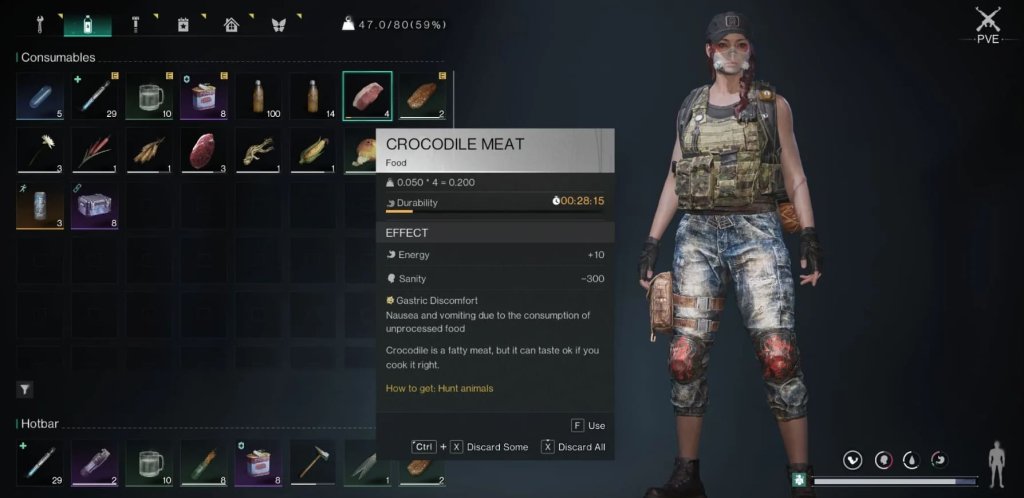
Task: Switch to the calendar-icon inventory tab
Action: tap(183, 22)
